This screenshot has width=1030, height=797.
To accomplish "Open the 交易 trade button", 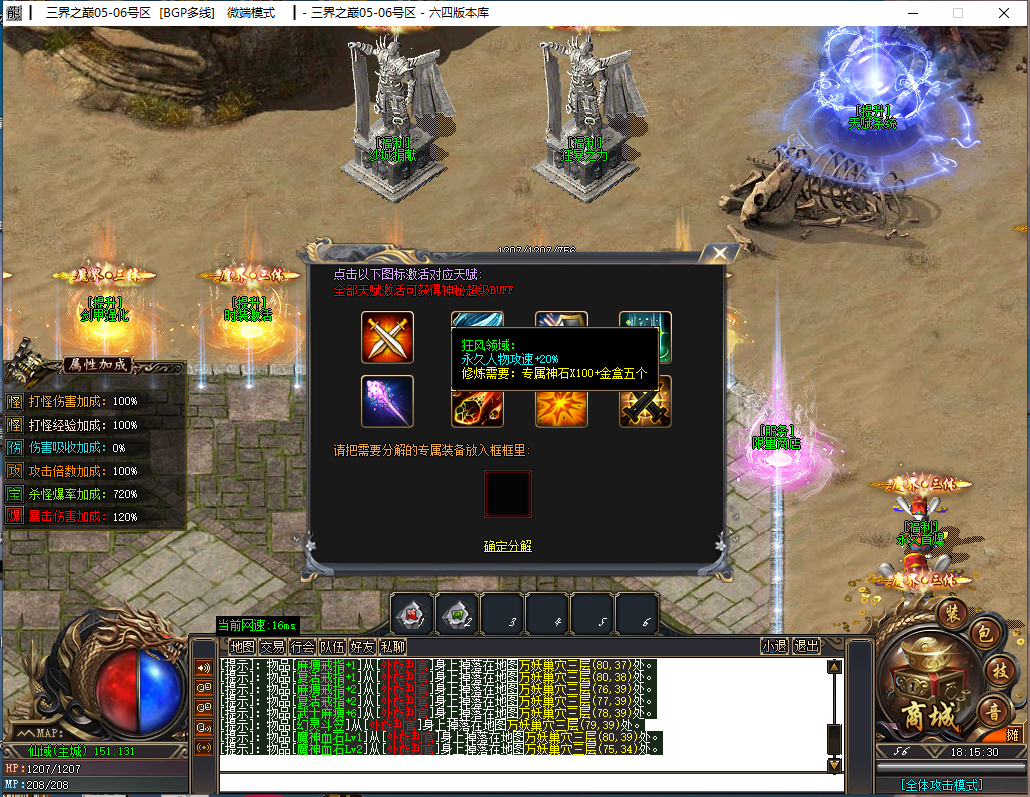I will pyautogui.click(x=272, y=646).
